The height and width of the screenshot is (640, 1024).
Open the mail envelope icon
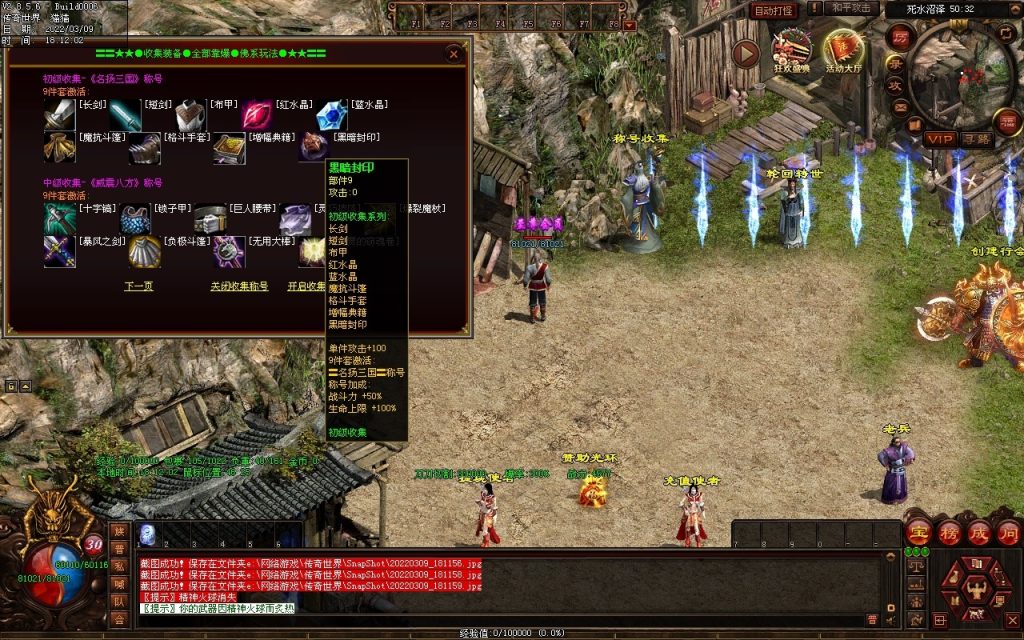(x=900, y=107)
